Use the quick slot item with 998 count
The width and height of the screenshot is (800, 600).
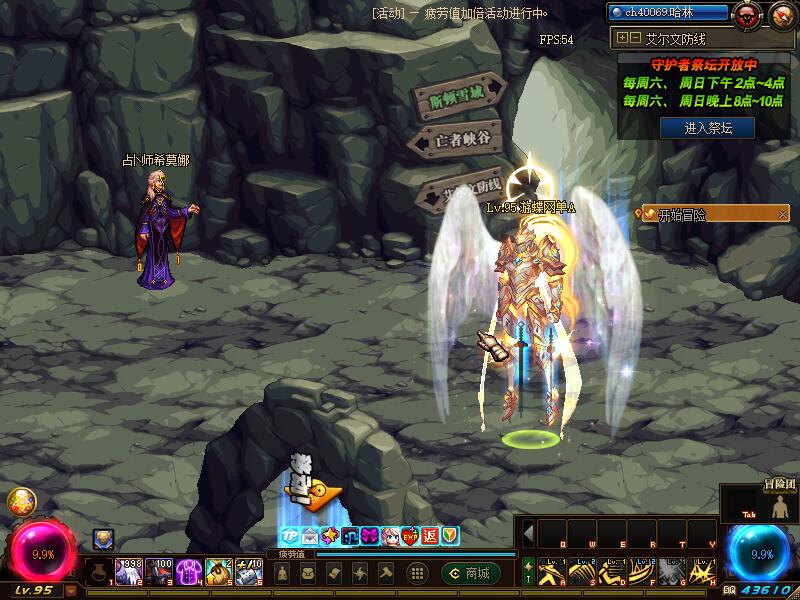click(129, 572)
